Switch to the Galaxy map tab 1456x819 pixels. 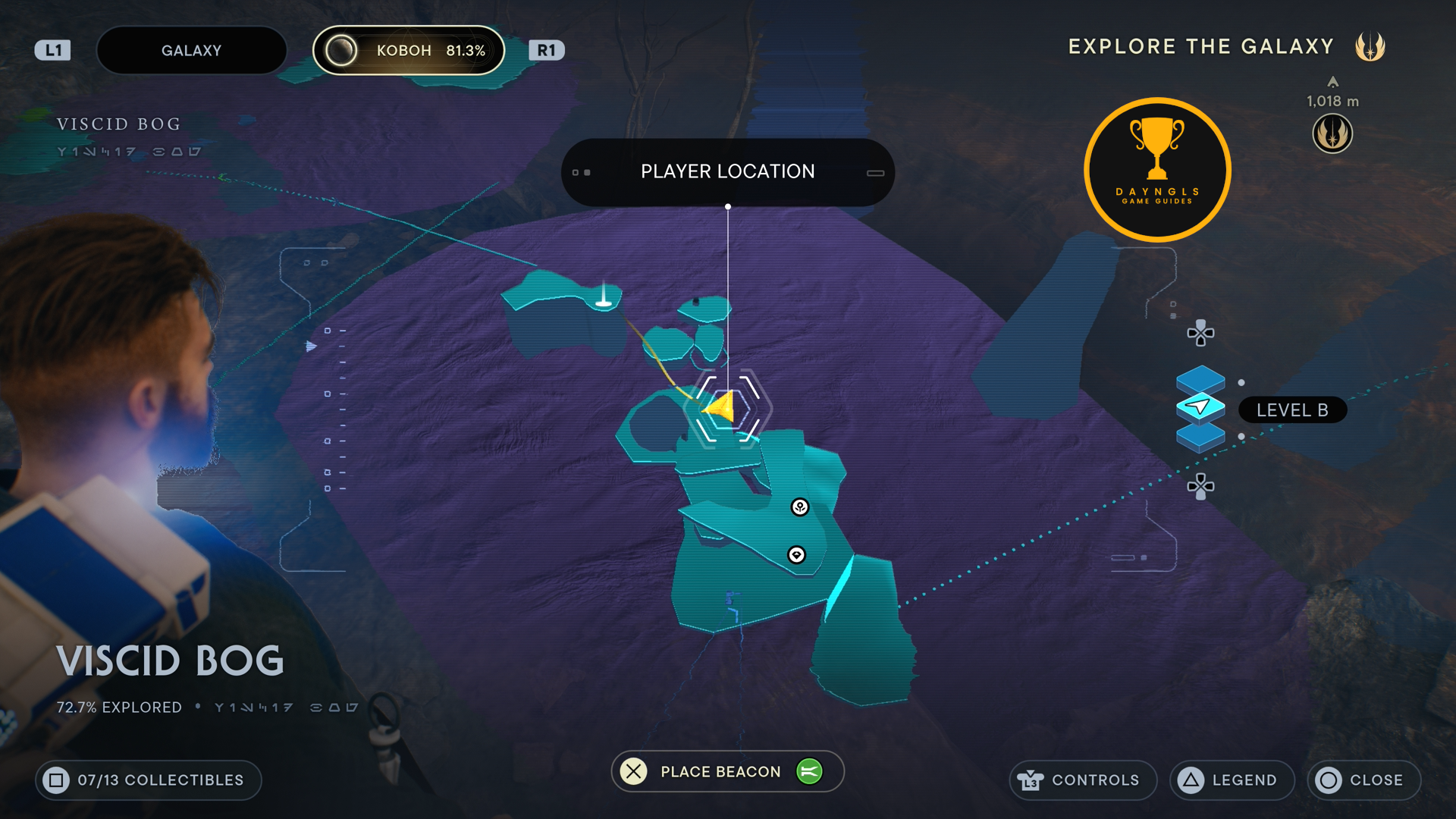191,51
